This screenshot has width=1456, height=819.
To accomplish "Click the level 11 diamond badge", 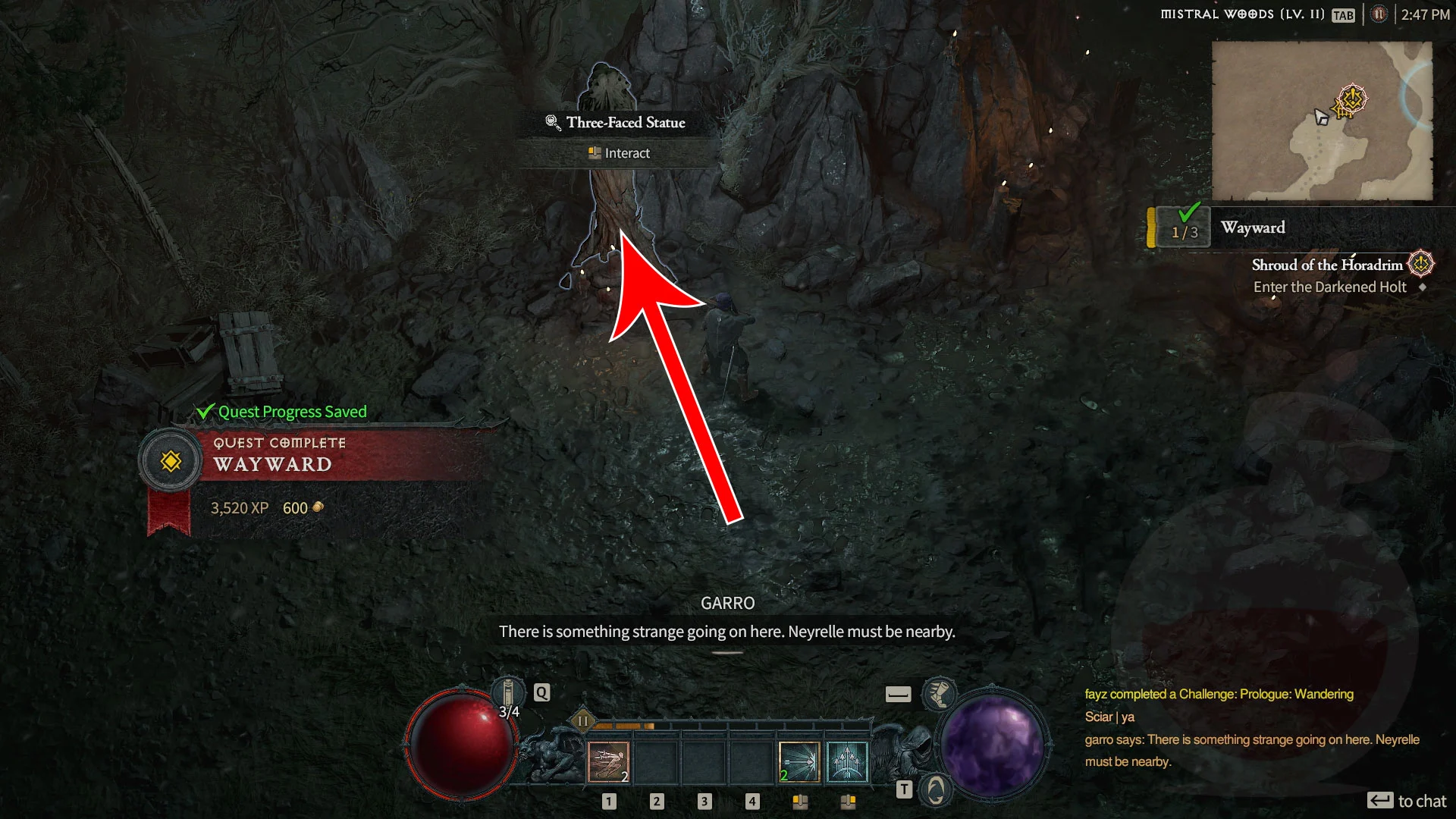I will (x=582, y=720).
